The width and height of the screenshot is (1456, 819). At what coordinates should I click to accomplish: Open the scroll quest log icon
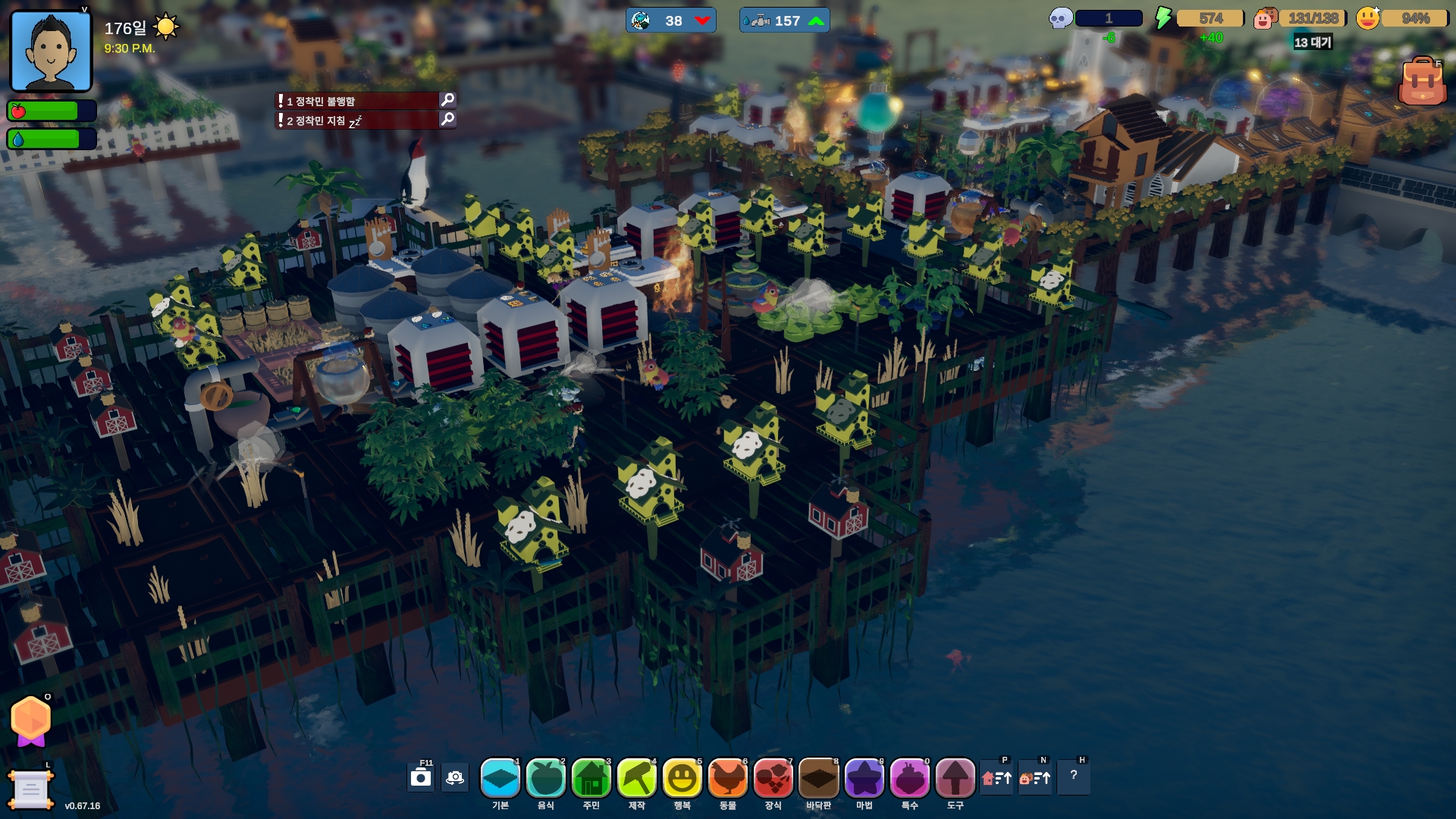(30, 790)
